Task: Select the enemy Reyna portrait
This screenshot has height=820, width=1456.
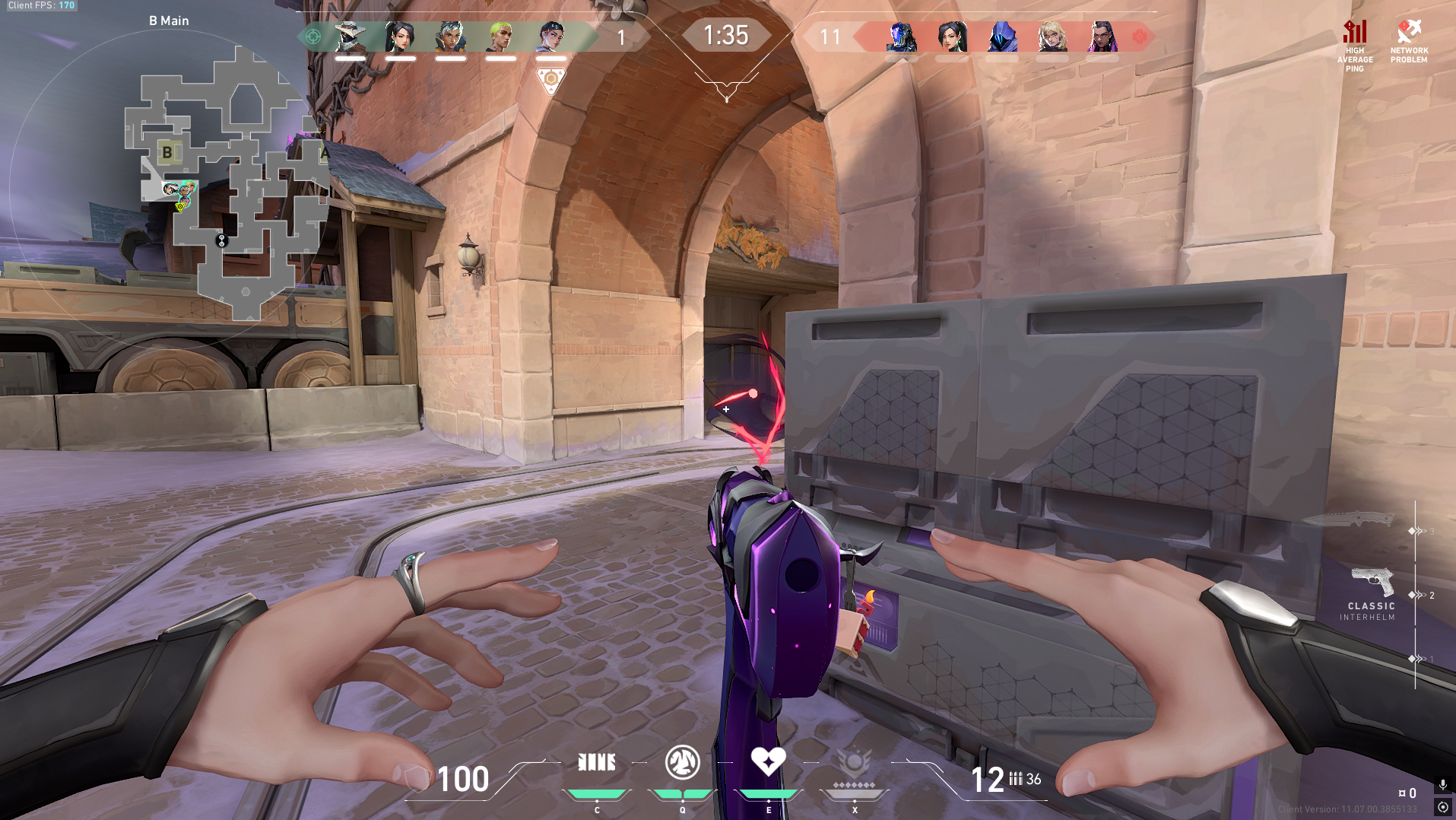Action: [1102, 37]
